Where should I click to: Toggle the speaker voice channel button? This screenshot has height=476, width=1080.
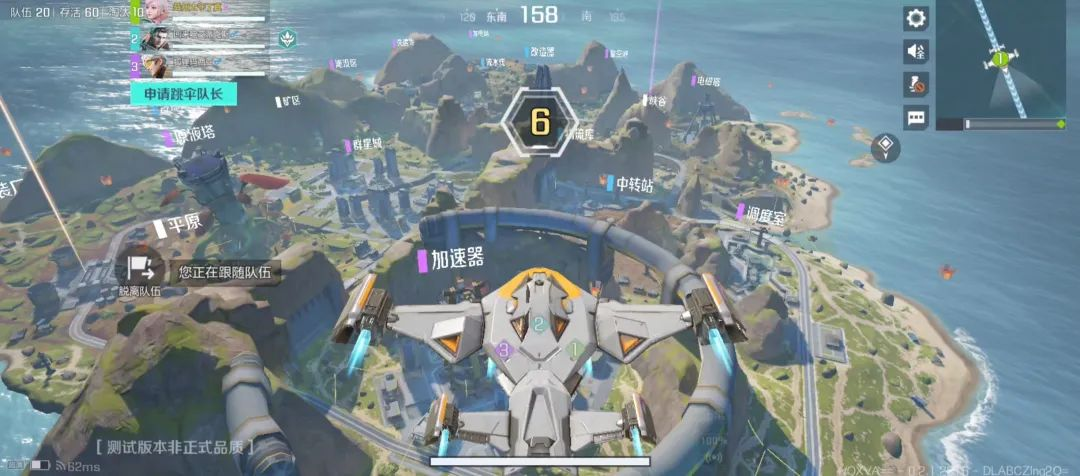coord(916,50)
